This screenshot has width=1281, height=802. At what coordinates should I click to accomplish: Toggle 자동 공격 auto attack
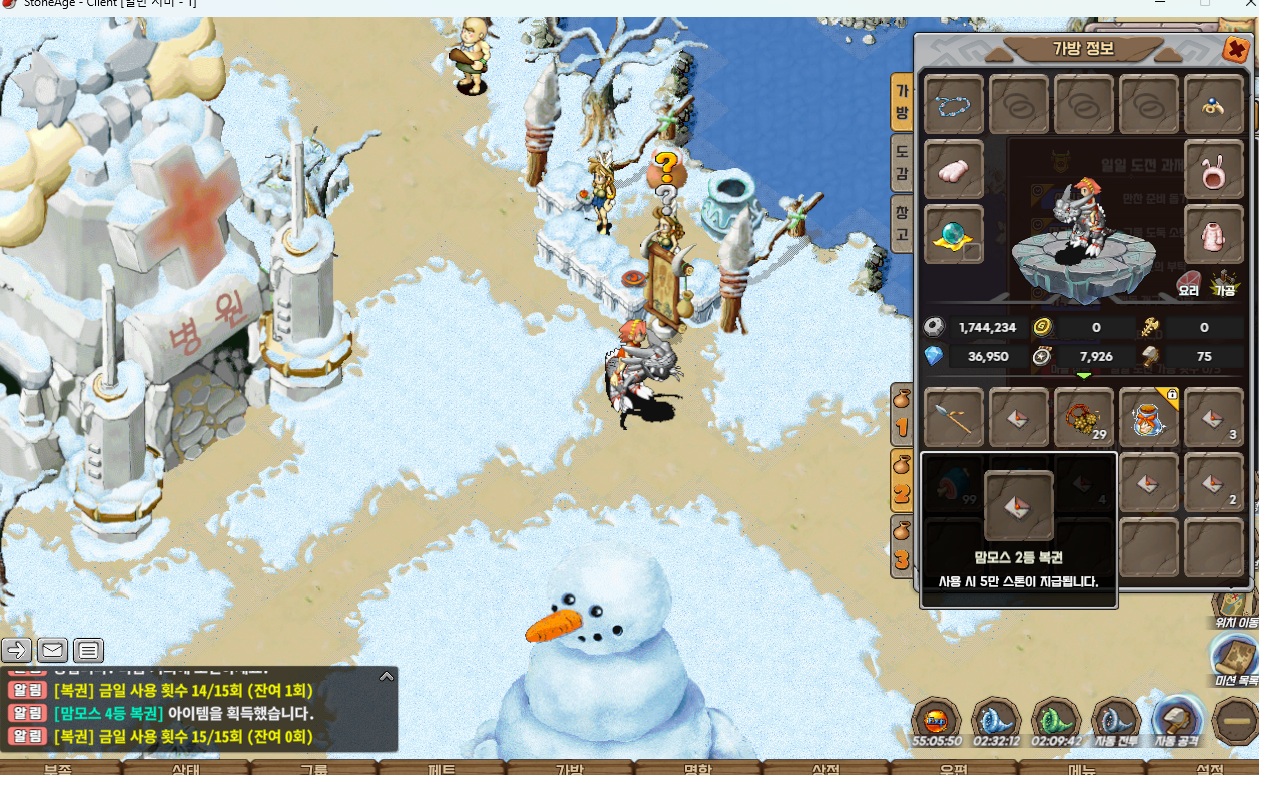1177,722
